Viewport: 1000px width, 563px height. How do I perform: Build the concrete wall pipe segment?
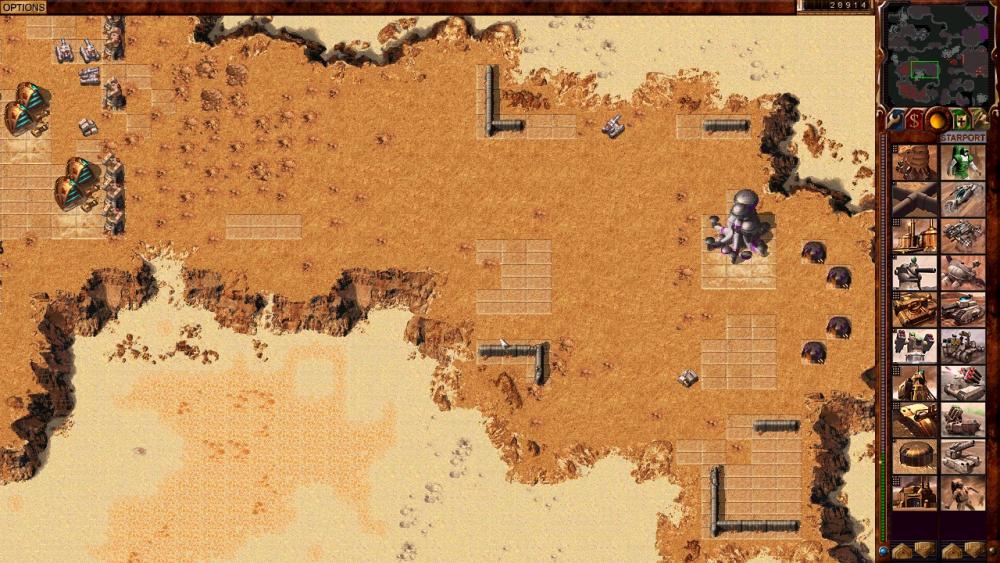point(914,199)
